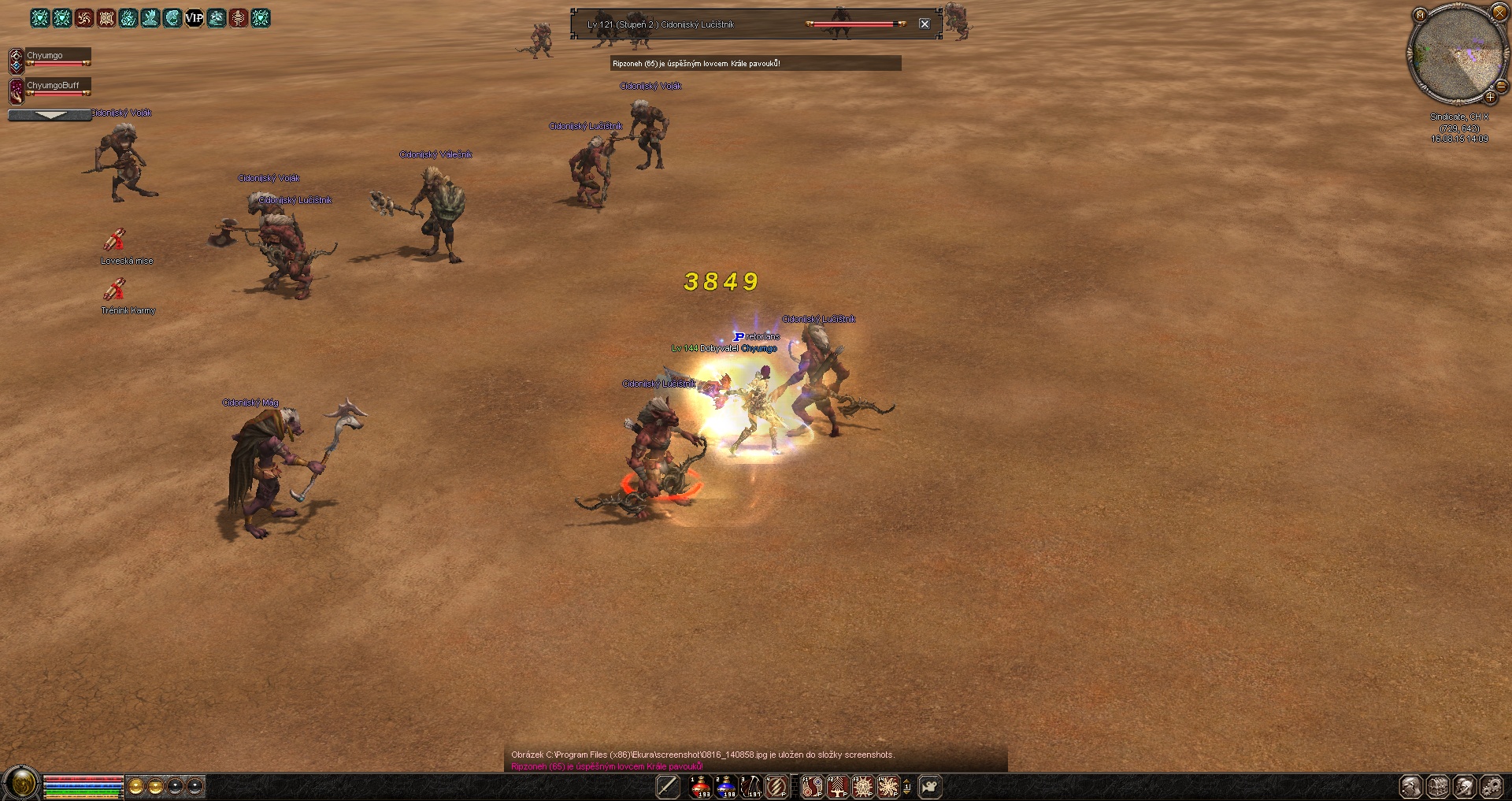Click the camera mode button
Screen dimensions: 1512x801
point(930,786)
